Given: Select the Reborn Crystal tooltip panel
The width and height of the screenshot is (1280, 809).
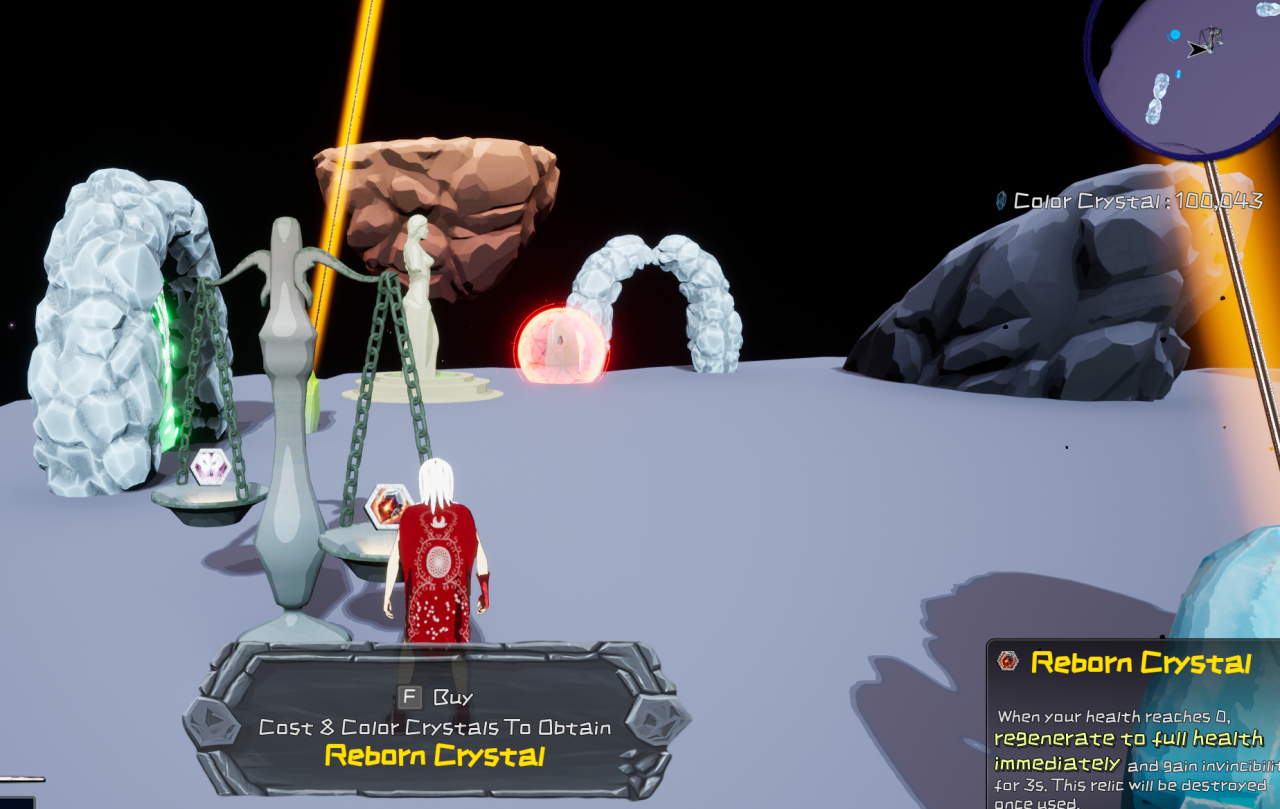Looking at the screenshot, I should (x=1133, y=725).
